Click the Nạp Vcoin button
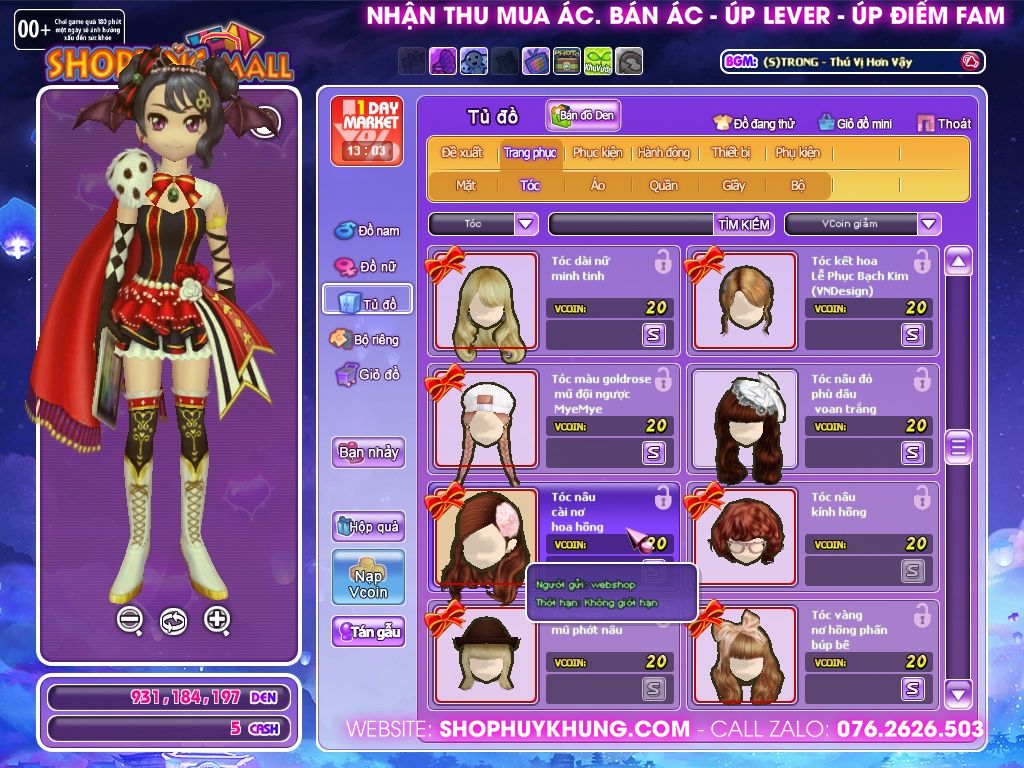This screenshot has height=768, width=1024. tap(368, 577)
